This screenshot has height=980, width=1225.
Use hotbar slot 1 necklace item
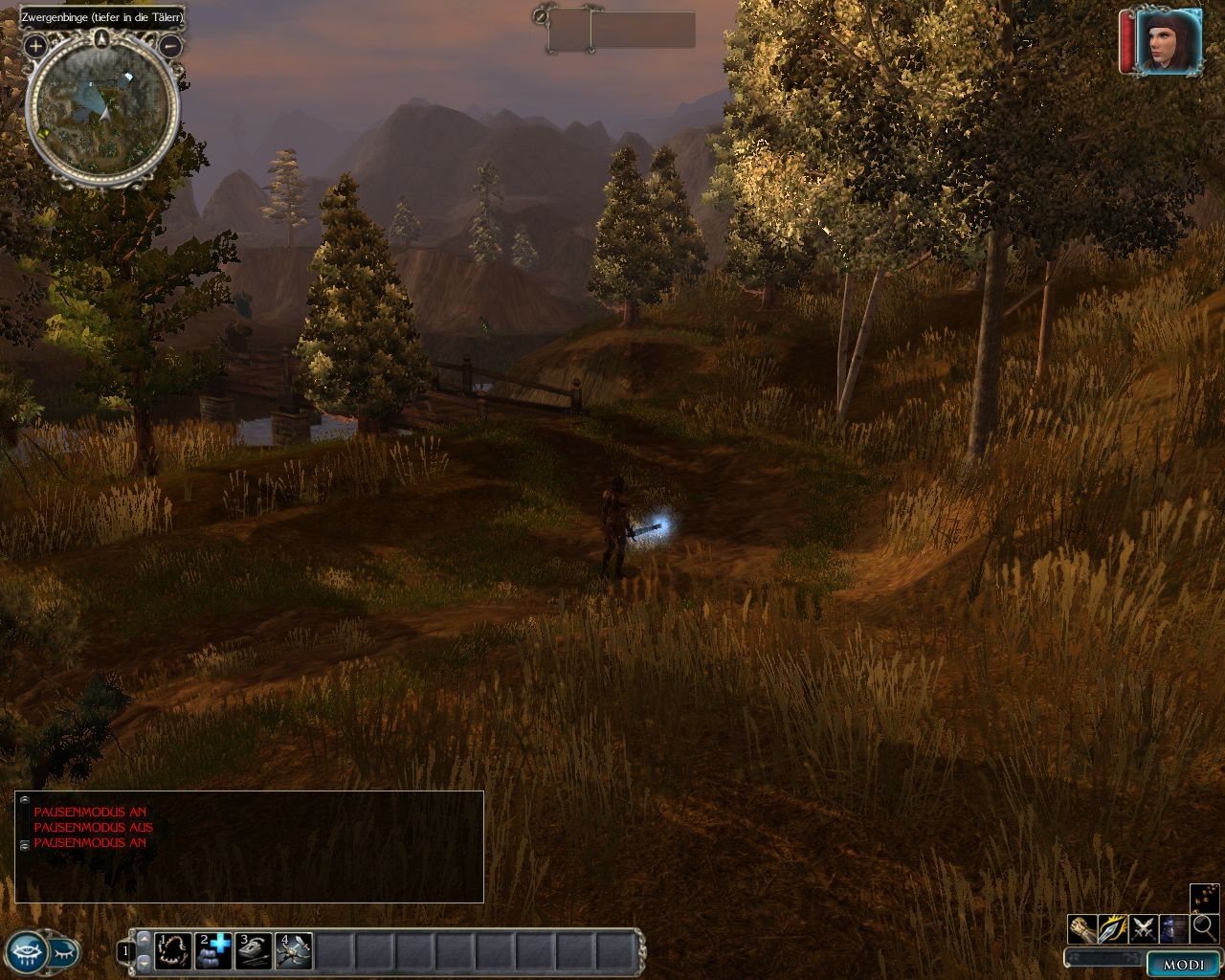pyautogui.click(x=173, y=949)
